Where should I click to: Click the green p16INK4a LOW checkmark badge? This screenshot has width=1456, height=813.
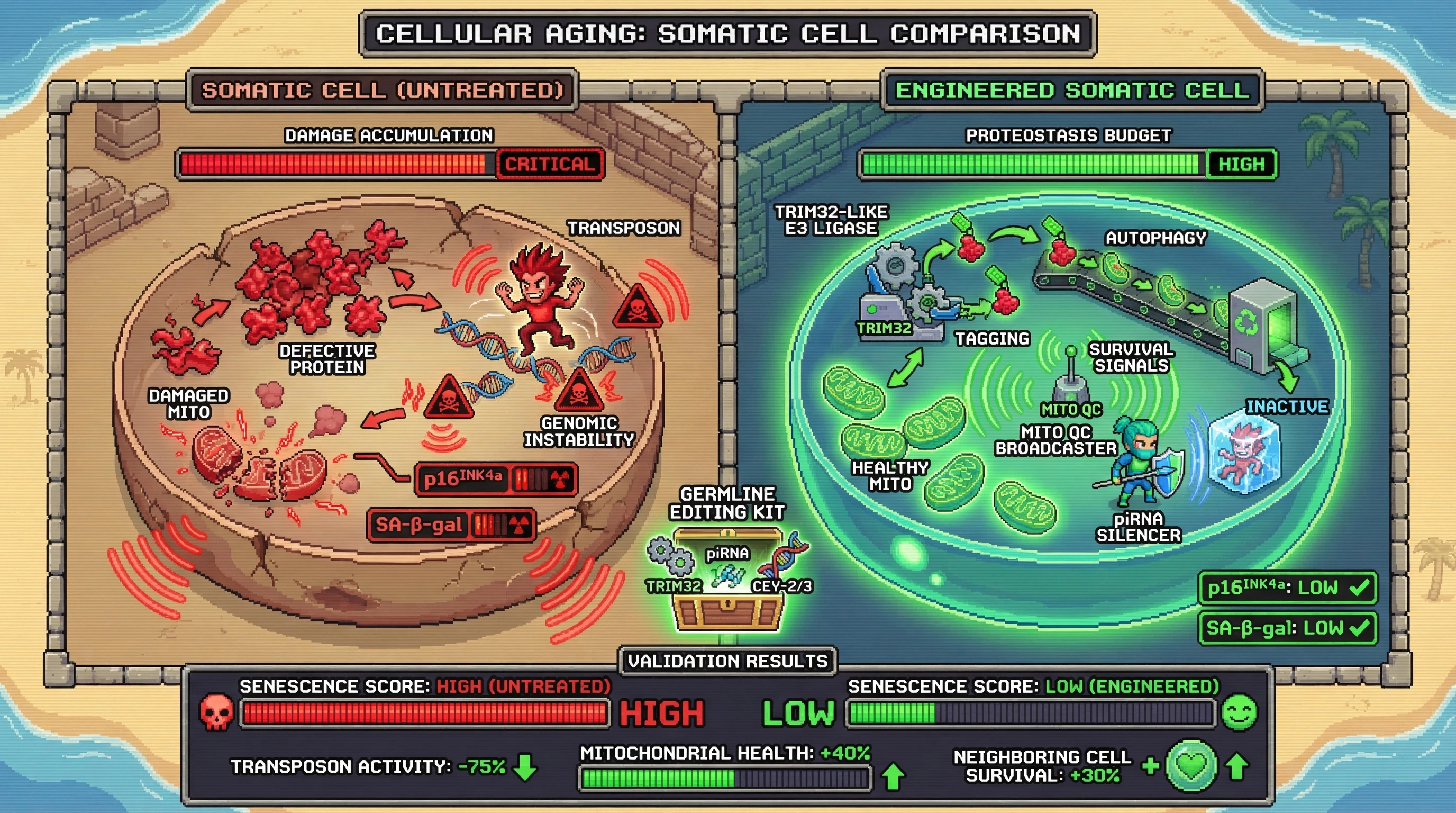click(1288, 588)
